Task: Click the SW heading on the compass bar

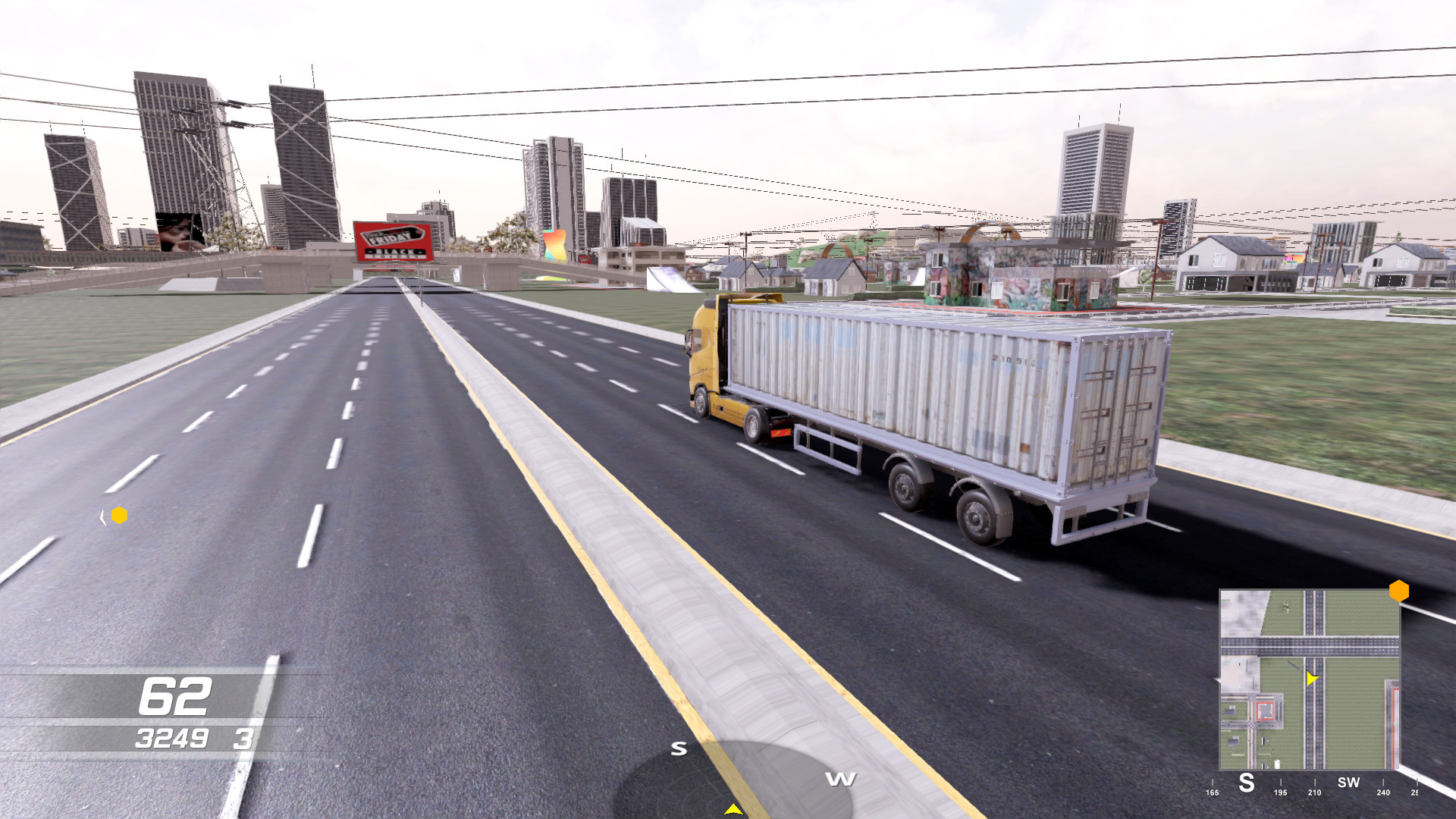Action: coord(1349,782)
